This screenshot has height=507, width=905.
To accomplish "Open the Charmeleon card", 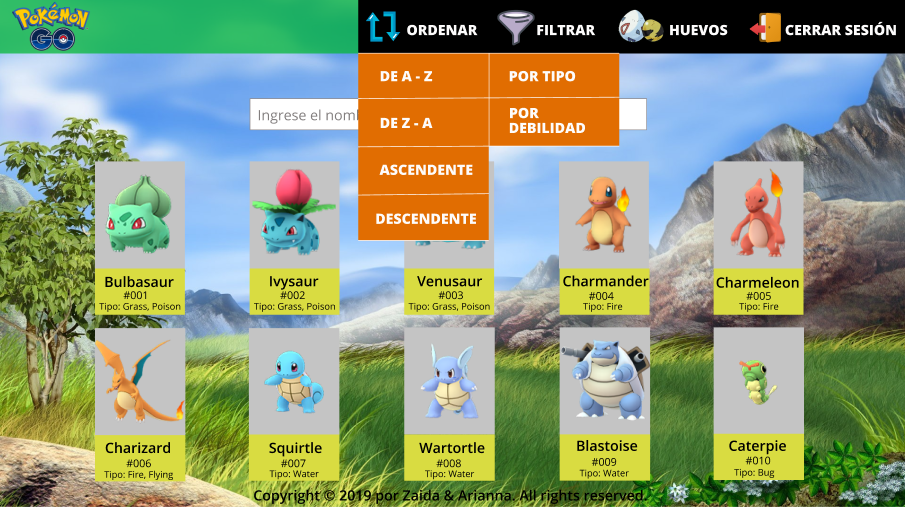I will (757, 238).
